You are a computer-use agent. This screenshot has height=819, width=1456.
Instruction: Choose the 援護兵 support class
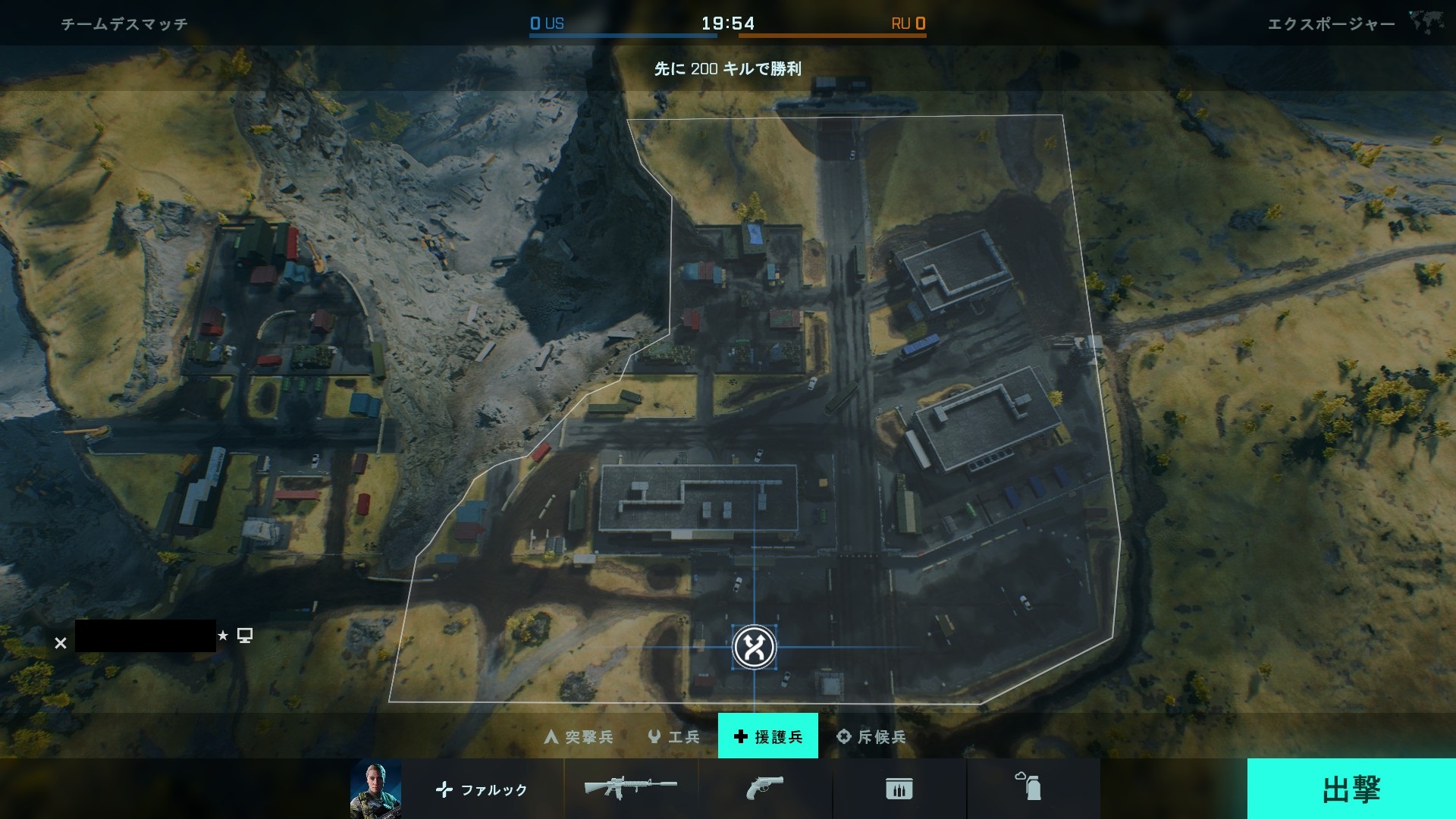pyautogui.click(x=767, y=736)
